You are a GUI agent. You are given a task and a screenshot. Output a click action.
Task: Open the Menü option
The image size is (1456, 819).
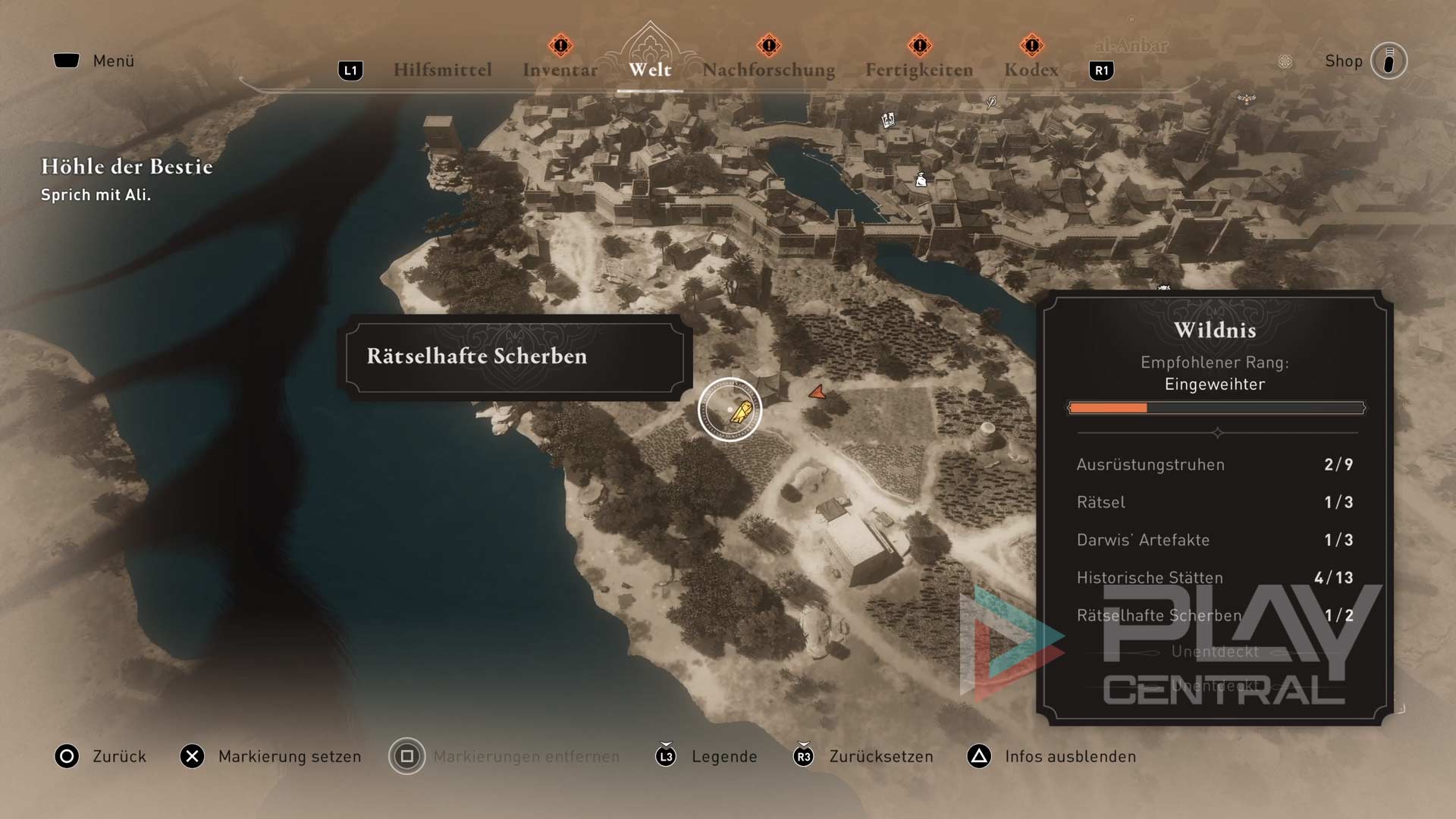[112, 61]
